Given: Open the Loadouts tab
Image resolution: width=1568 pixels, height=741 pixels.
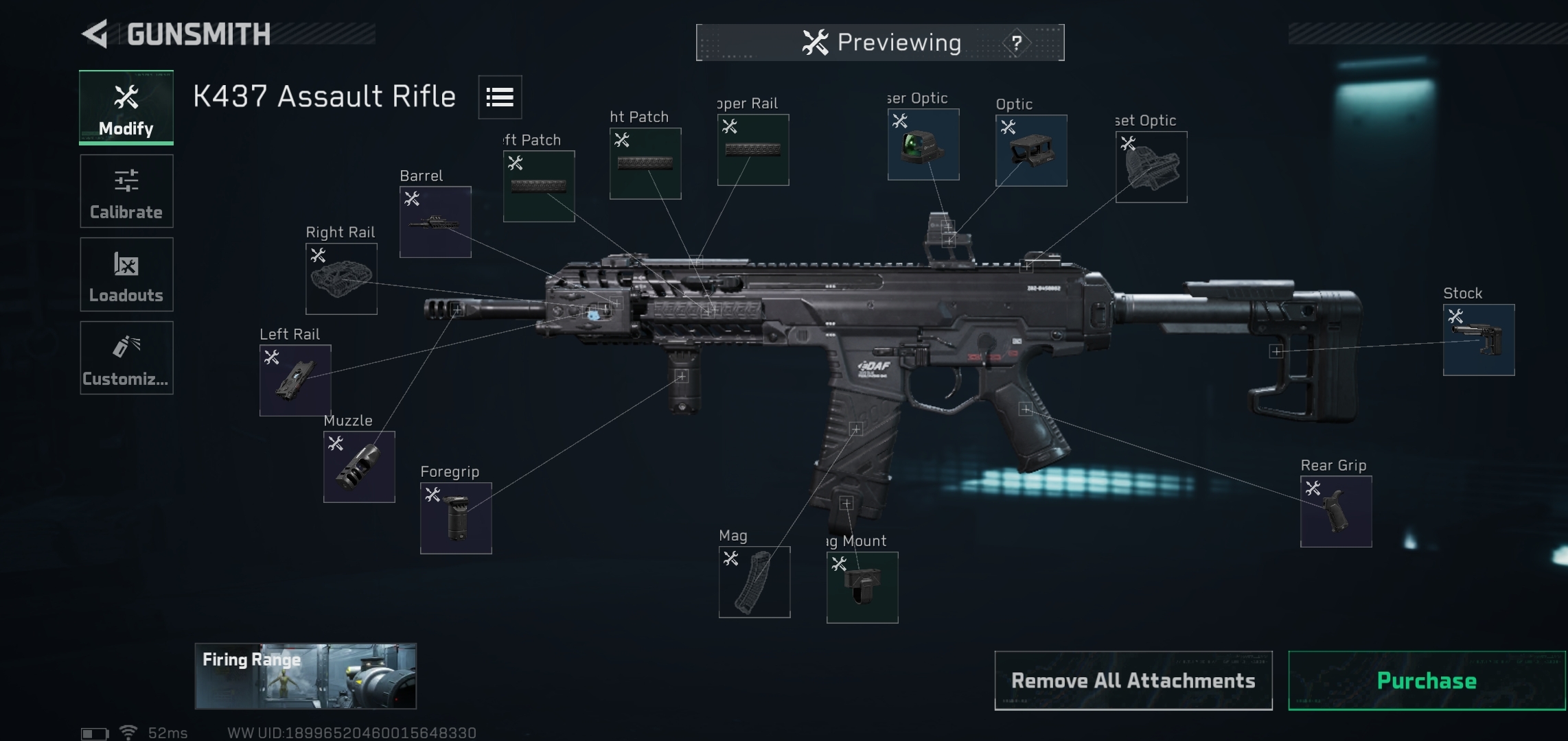Looking at the screenshot, I should (126, 274).
